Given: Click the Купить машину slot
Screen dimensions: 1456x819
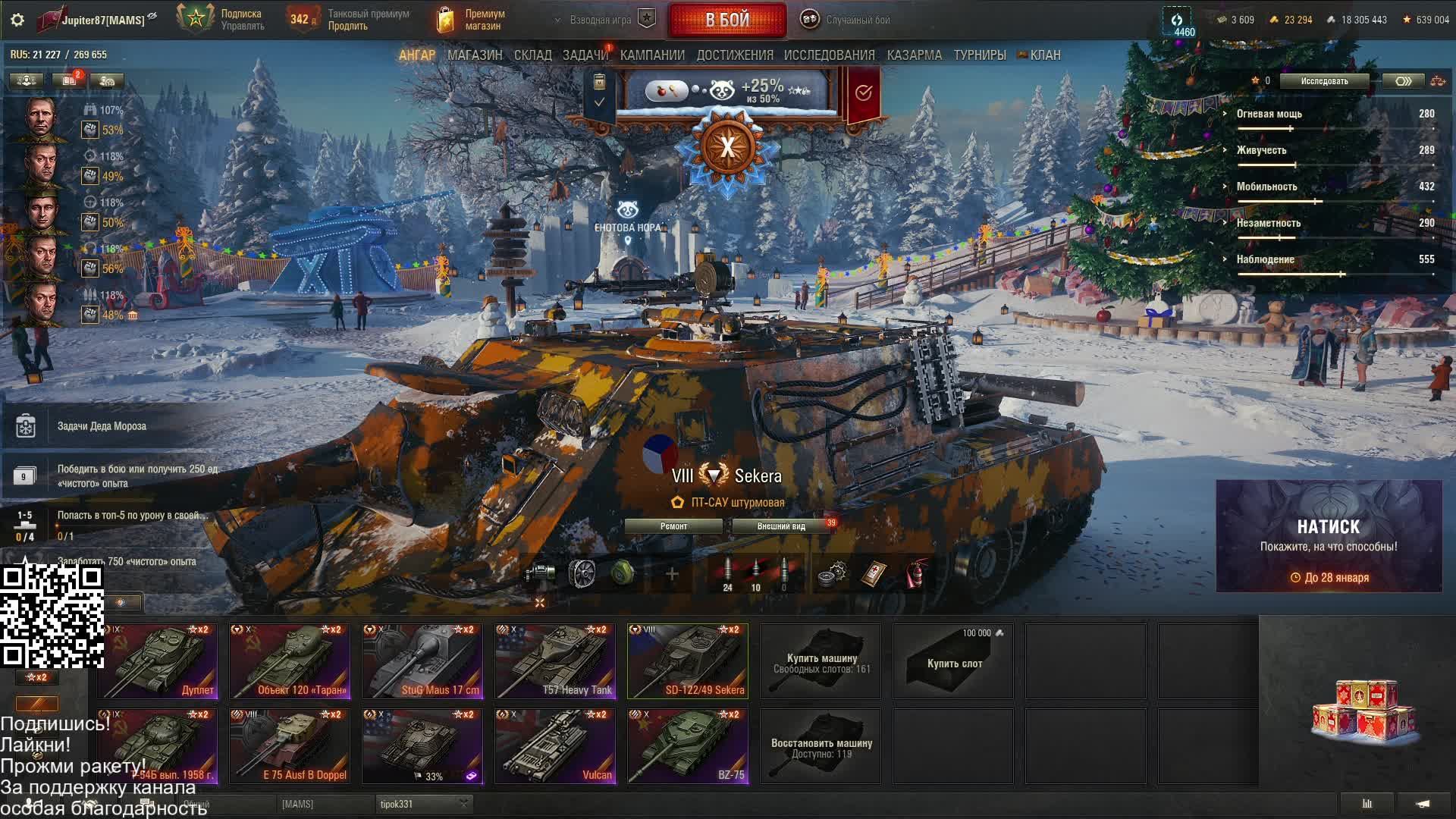Looking at the screenshot, I should pyautogui.click(x=821, y=662).
